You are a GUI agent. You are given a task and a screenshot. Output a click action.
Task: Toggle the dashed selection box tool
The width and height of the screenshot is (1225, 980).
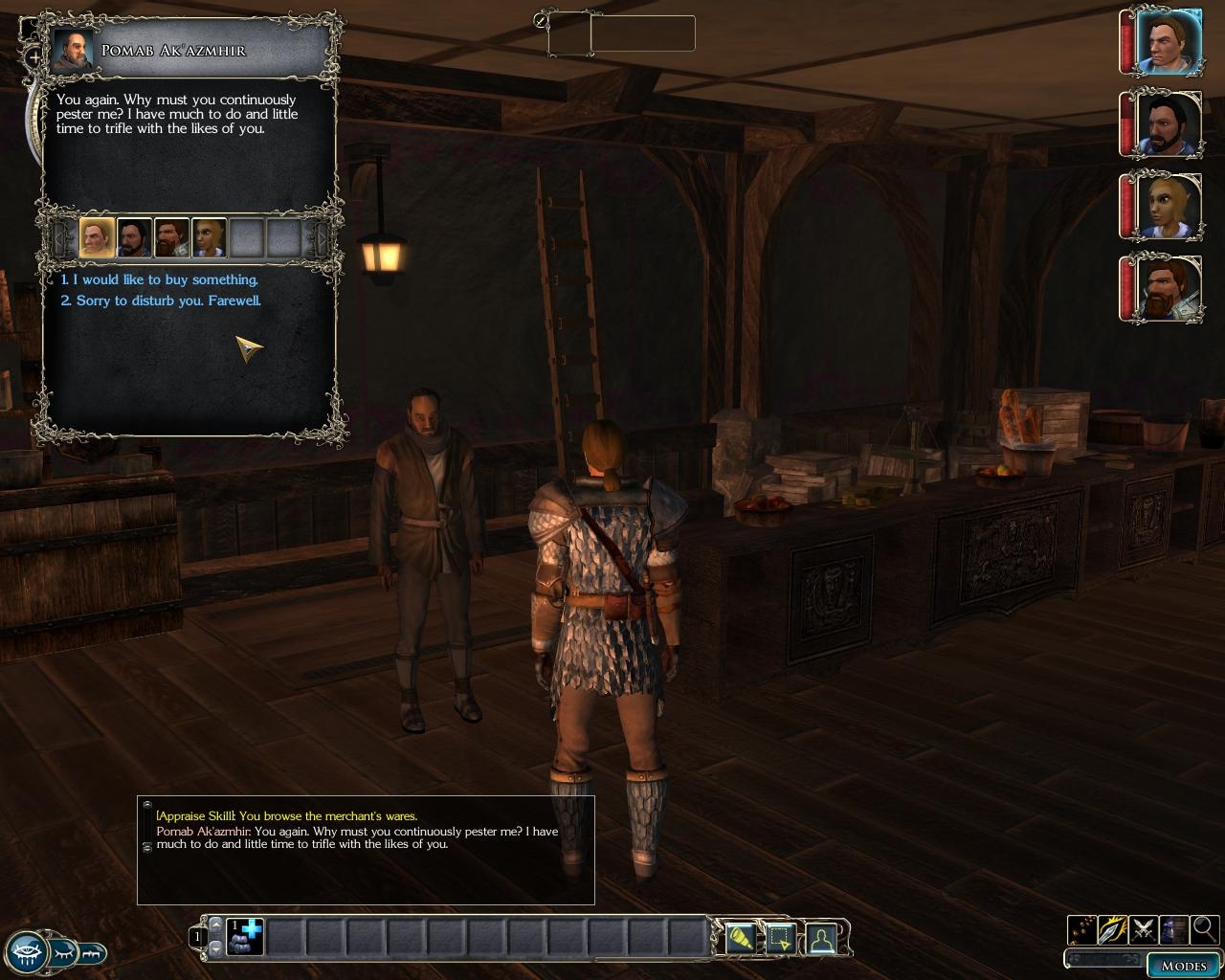pyautogui.click(x=780, y=938)
